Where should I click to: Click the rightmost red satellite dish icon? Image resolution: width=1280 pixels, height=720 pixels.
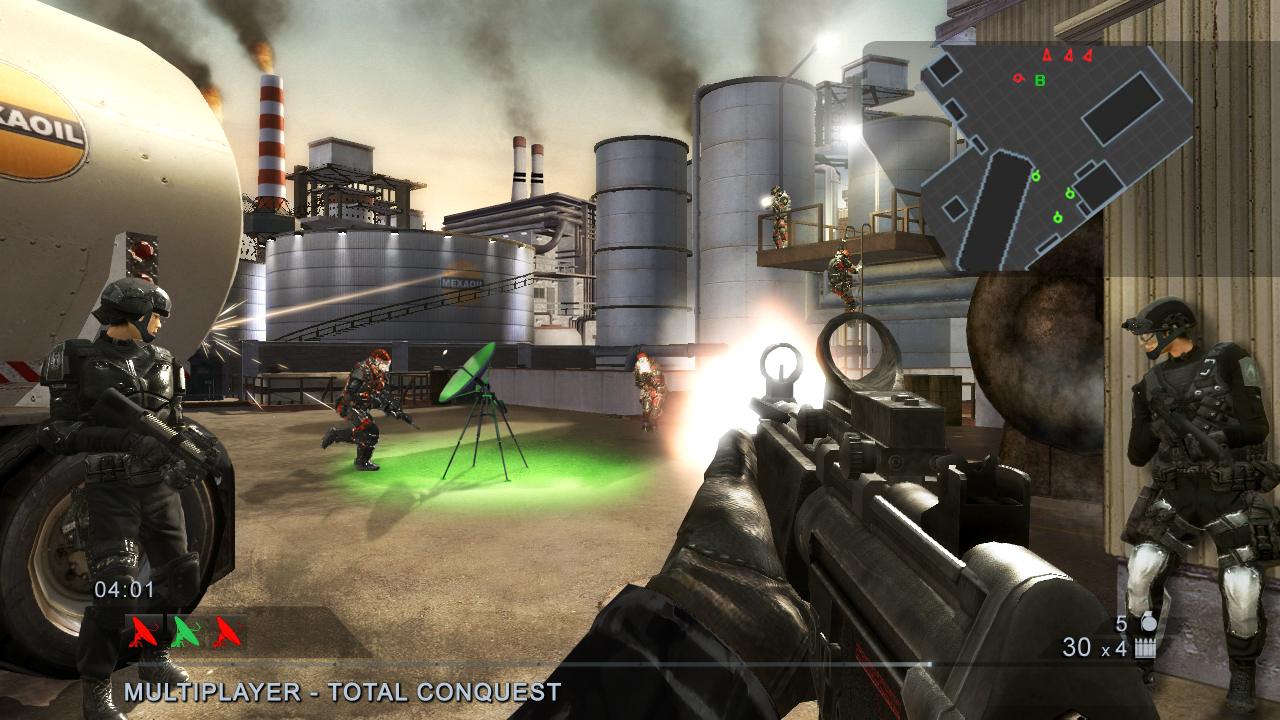pyautogui.click(x=227, y=634)
